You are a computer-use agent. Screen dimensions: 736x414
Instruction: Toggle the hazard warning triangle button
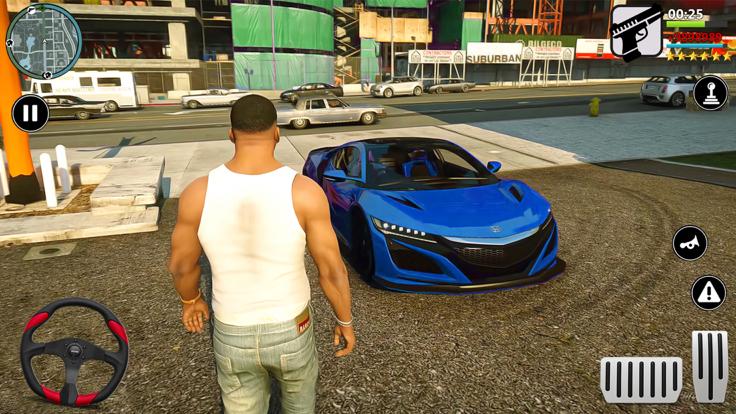(x=708, y=293)
